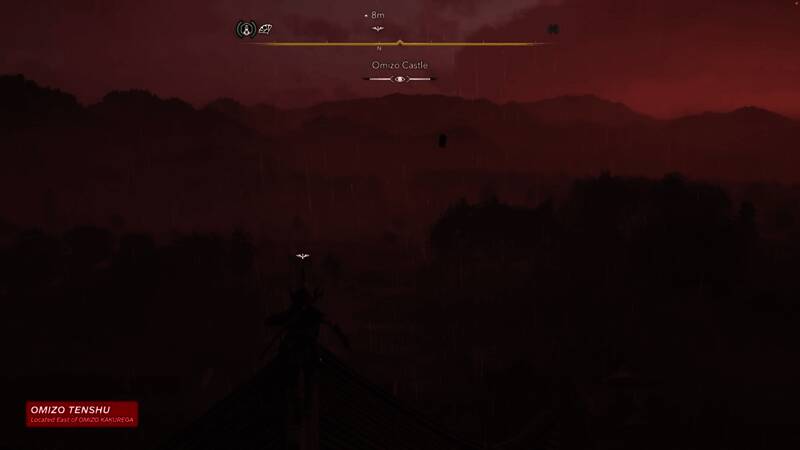Click the gold compass bar
This screenshot has width=800, height=450.
point(400,43)
